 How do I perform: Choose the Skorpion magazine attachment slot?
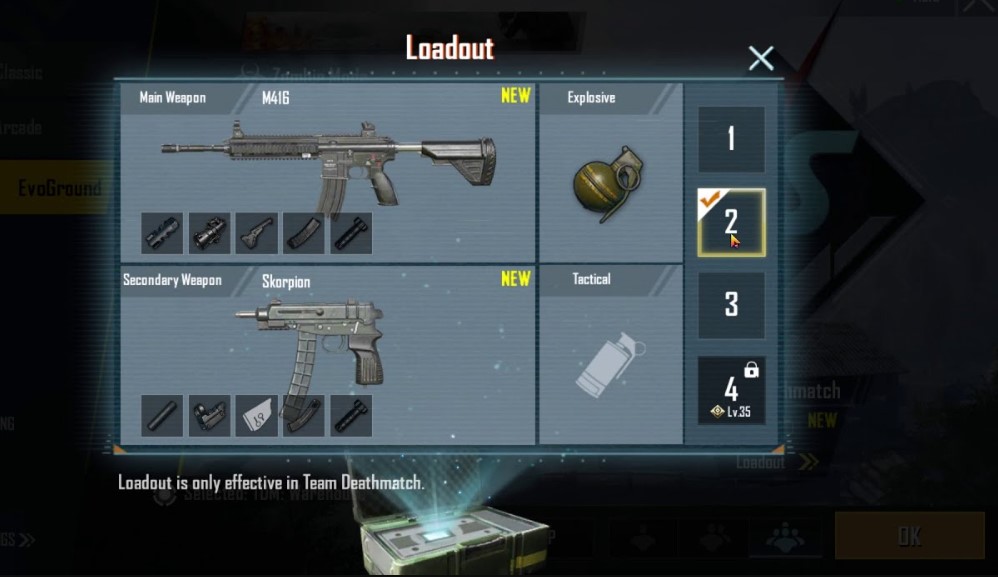[x=304, y=416]
